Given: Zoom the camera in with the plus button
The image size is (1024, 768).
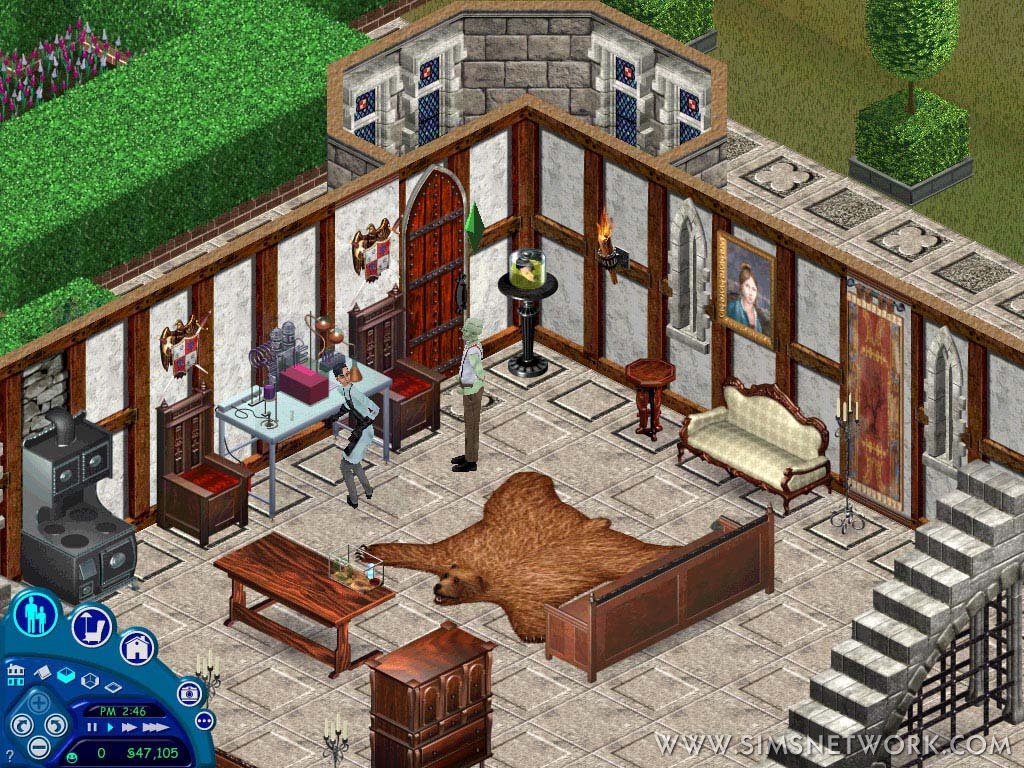Looking at the screenshot, I should point(39,701).
